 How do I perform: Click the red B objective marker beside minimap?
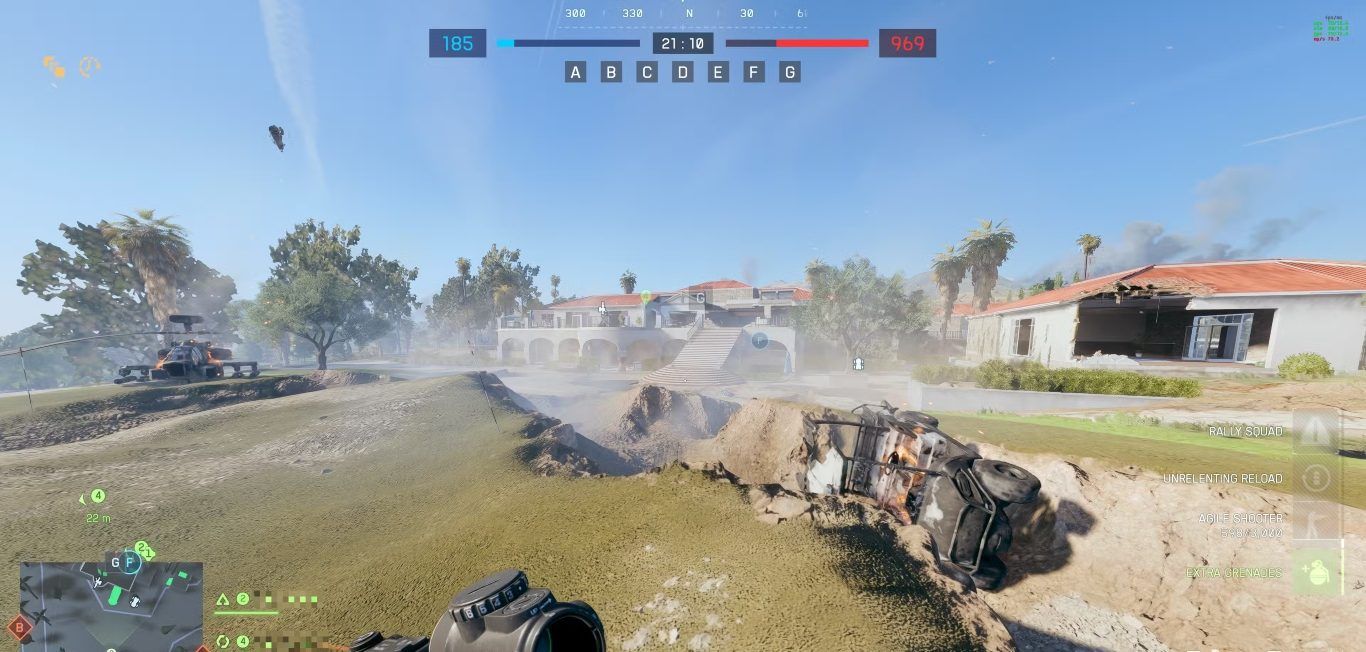click(19, 628)
